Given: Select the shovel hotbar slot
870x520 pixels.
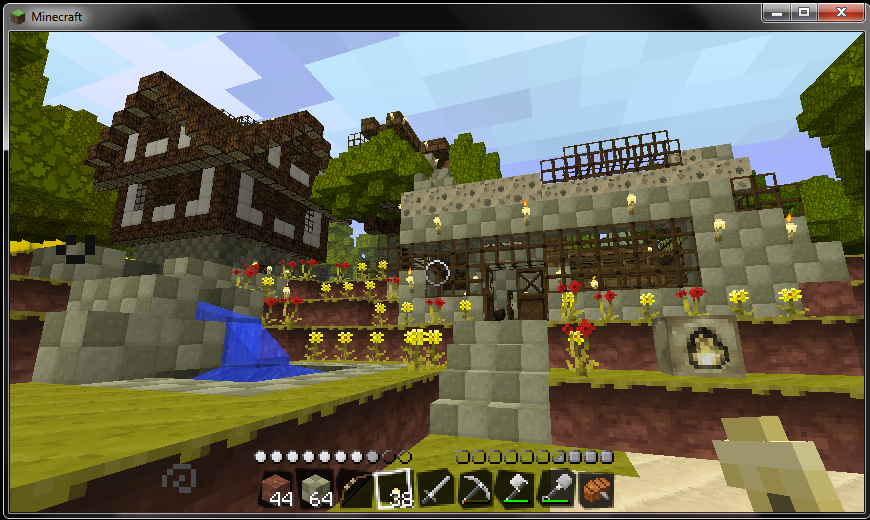Looking at the screenshot, I should pos(555,490).
